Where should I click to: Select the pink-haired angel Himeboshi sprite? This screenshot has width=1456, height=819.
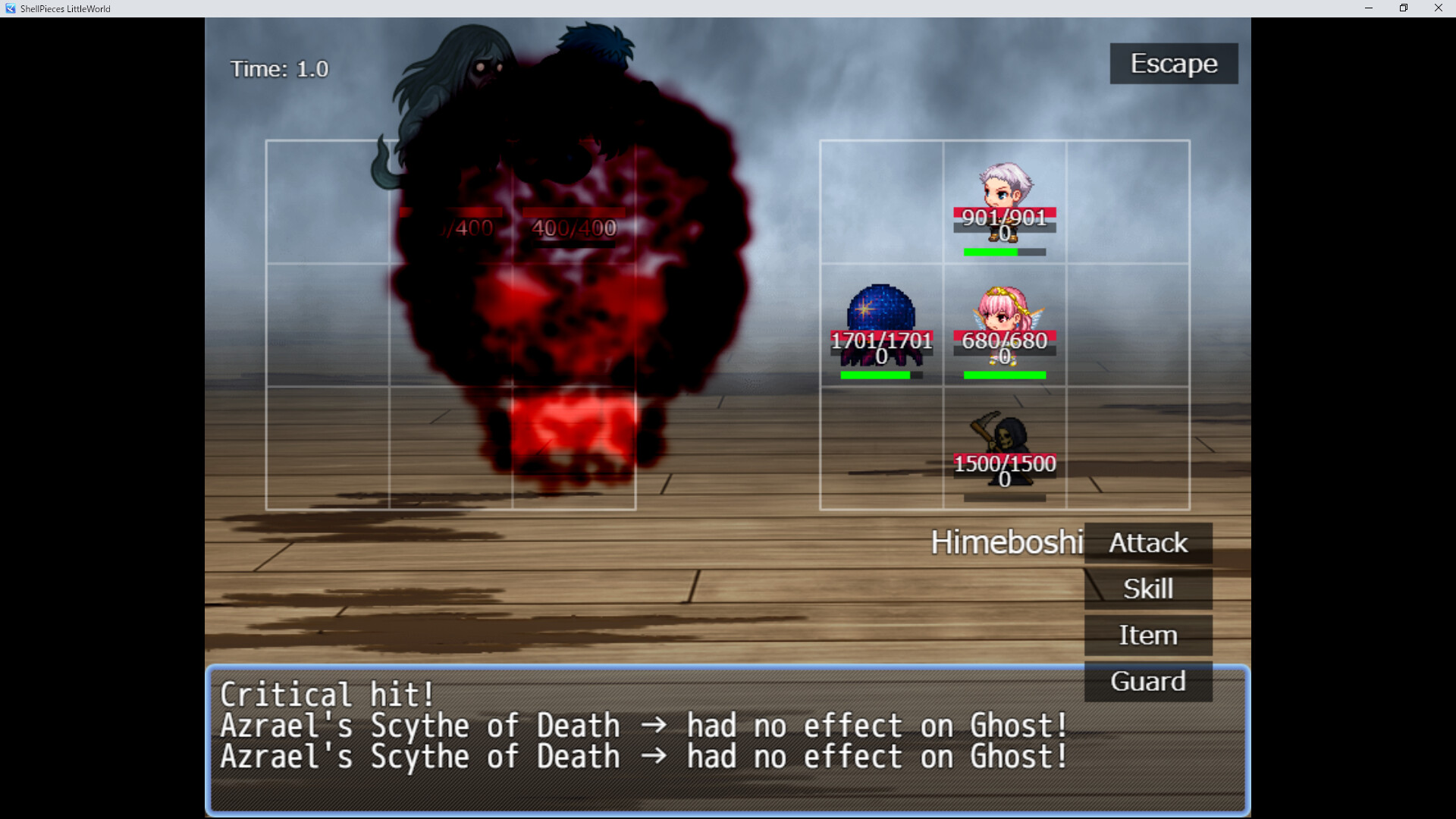point(1003,311)
